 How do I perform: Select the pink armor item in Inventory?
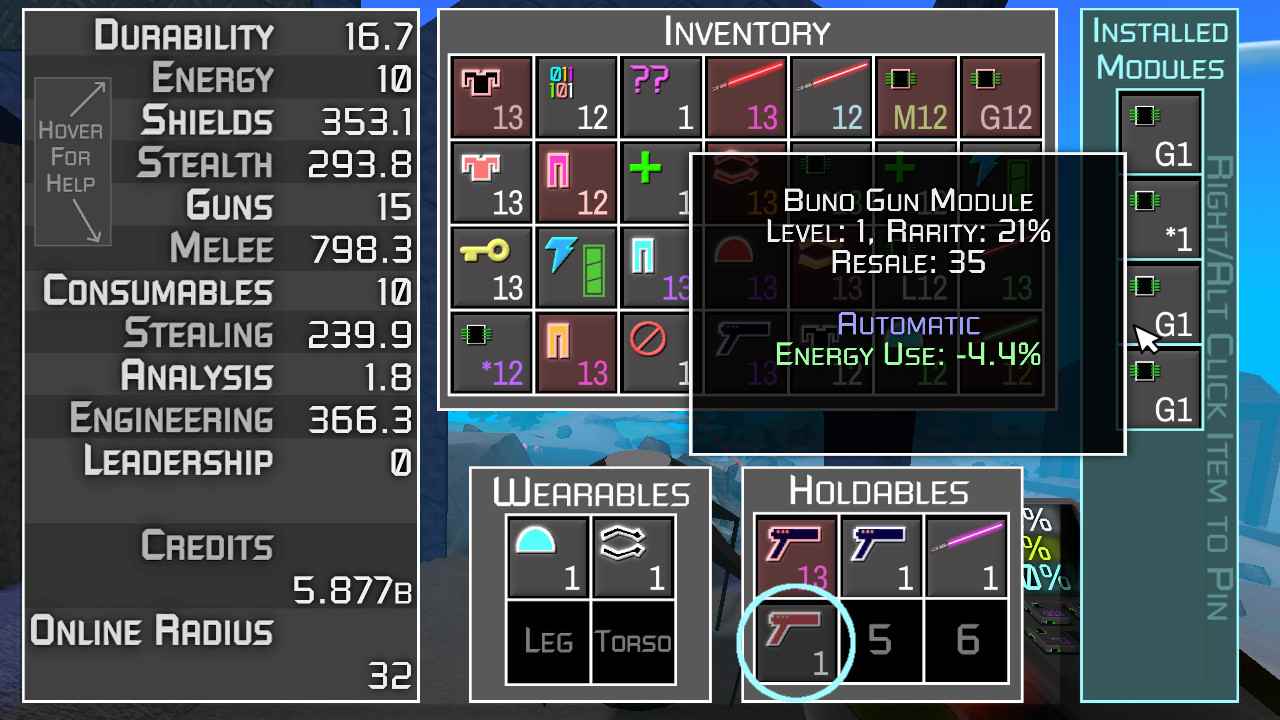point(490,182)
